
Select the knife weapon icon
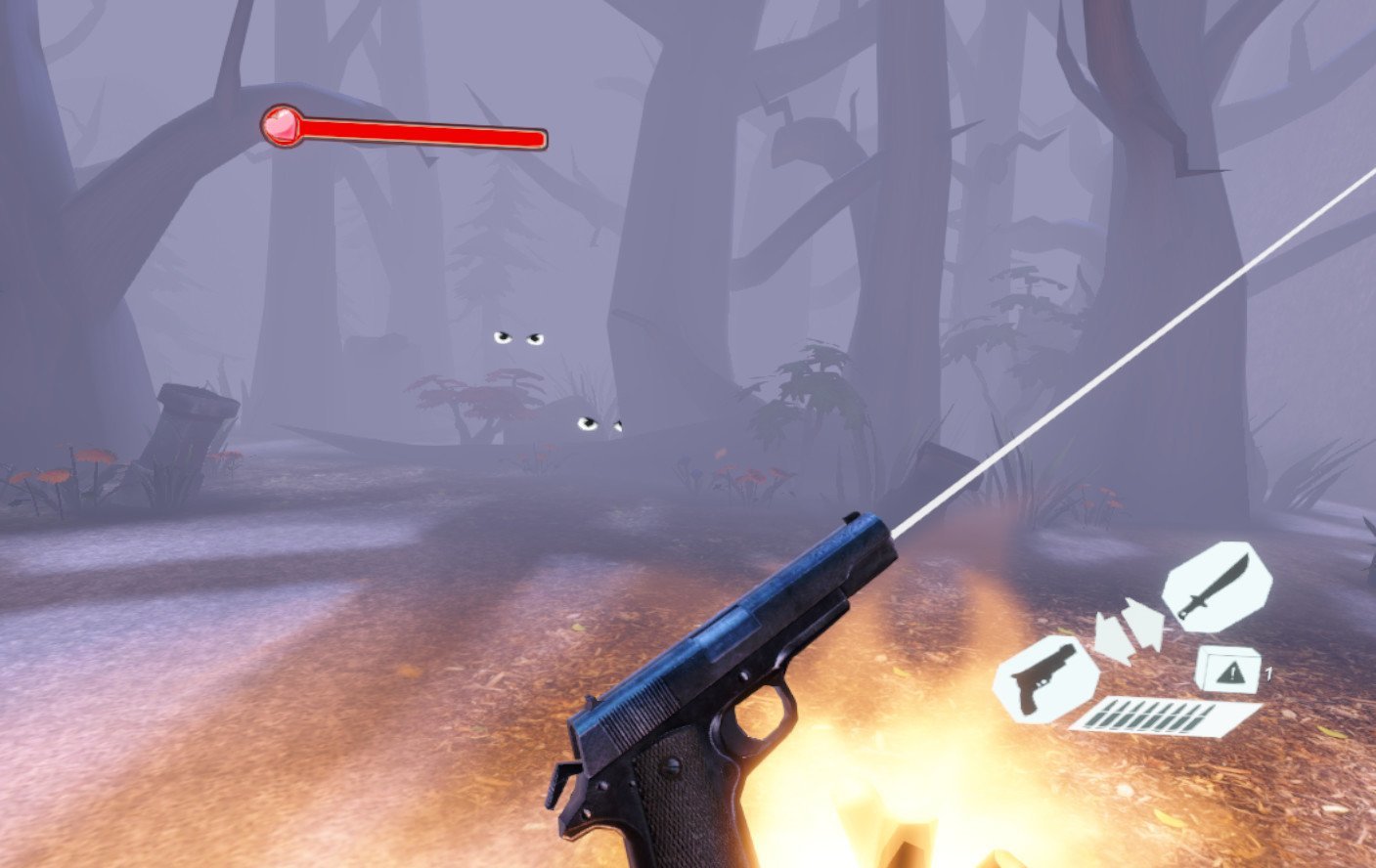[1216, 588]
